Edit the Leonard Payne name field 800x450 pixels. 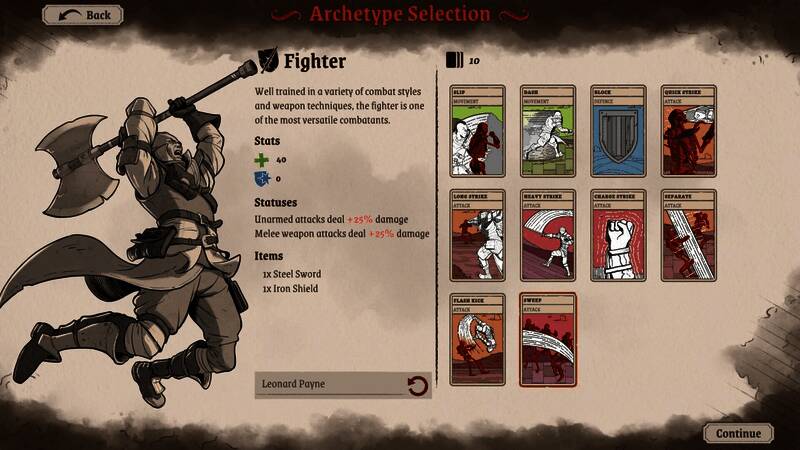click(x=330, y=384)
